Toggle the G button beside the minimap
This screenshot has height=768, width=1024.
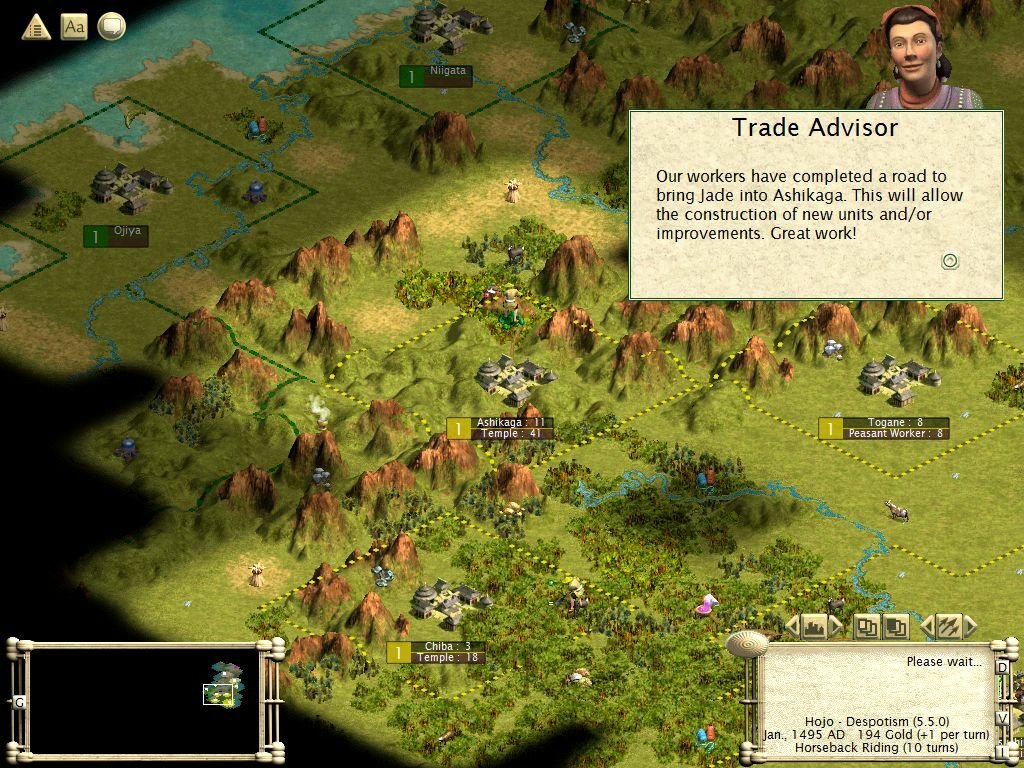[x=19, y=702]
